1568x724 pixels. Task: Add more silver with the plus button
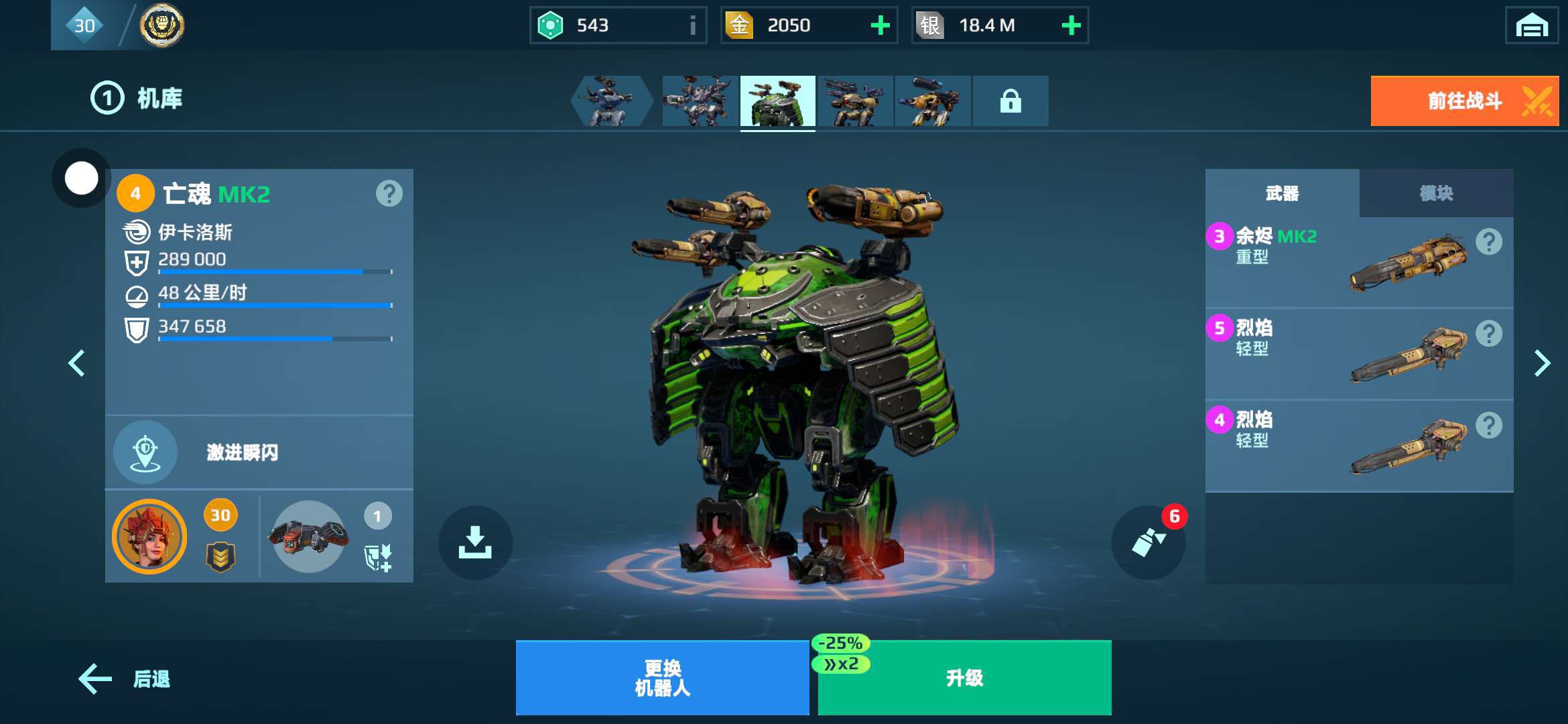point(1071,25)
